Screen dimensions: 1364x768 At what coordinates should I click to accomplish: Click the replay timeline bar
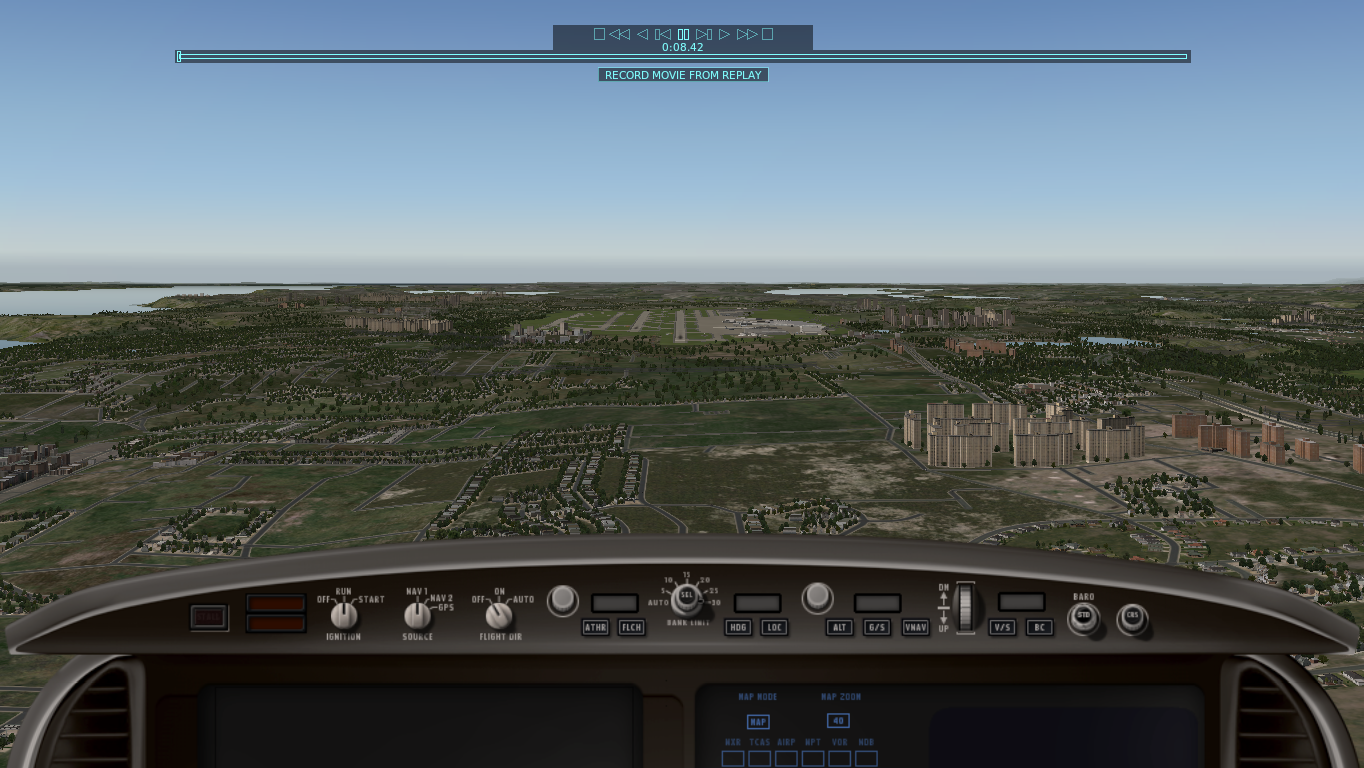tap(683, 57)
